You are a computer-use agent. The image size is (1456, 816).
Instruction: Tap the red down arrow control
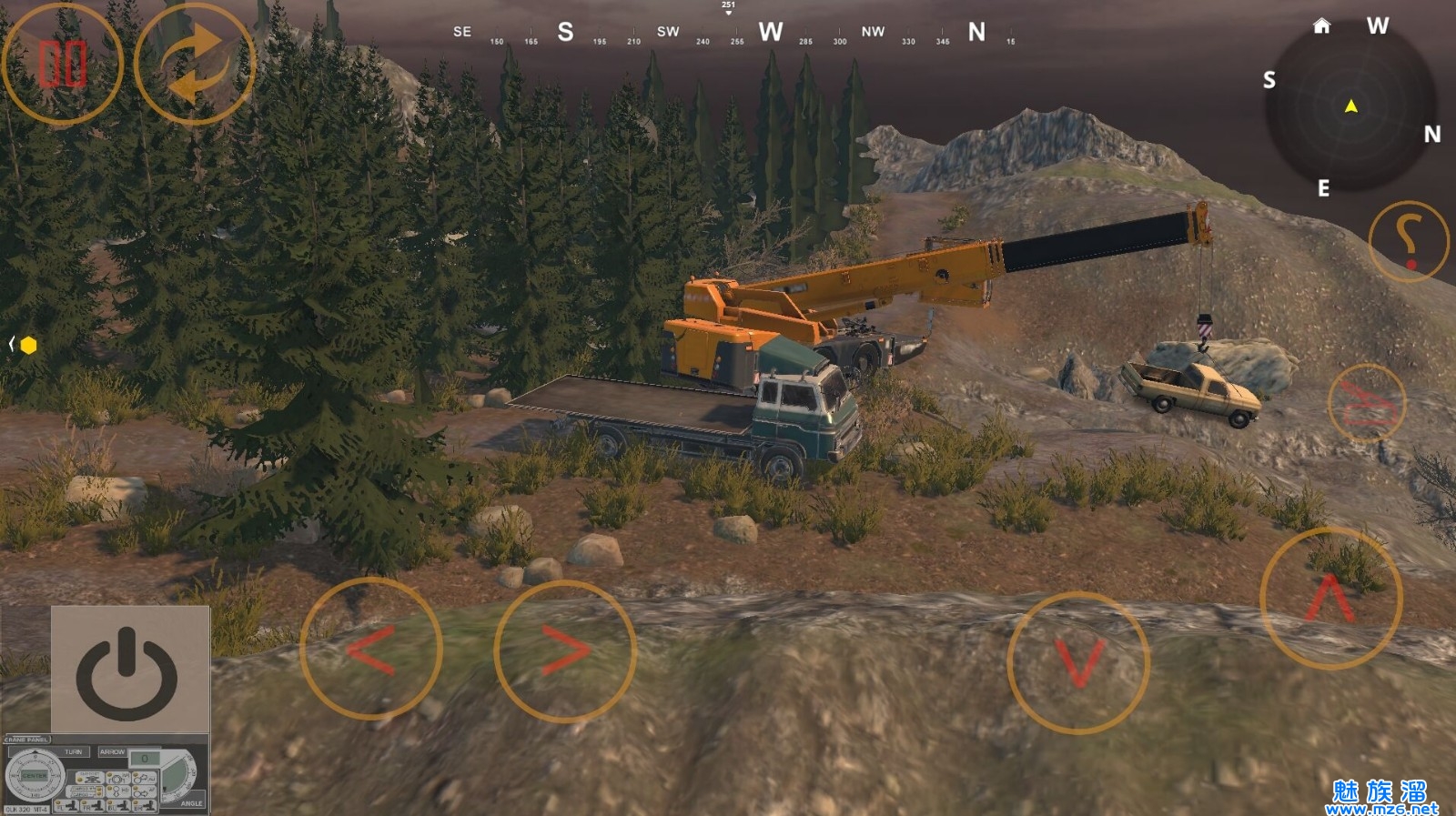(1078, 663)
